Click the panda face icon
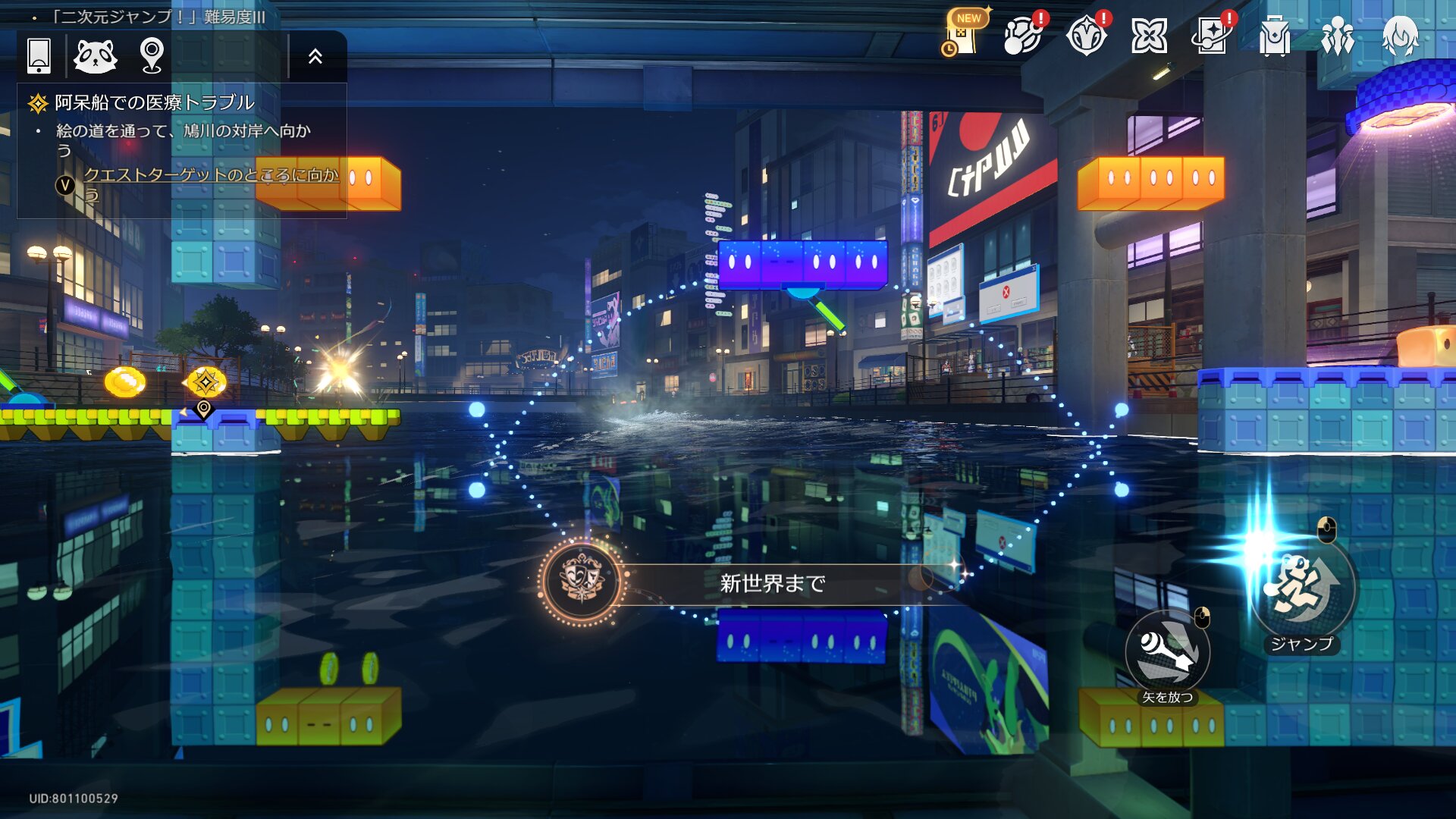Viewport: 1456px width, 819px height. [x=95, y=55]
